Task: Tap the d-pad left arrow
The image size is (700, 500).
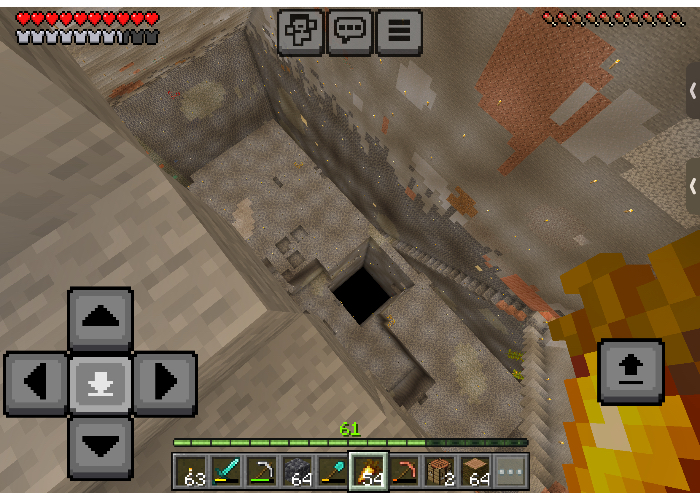Action: tap(36, 383)
